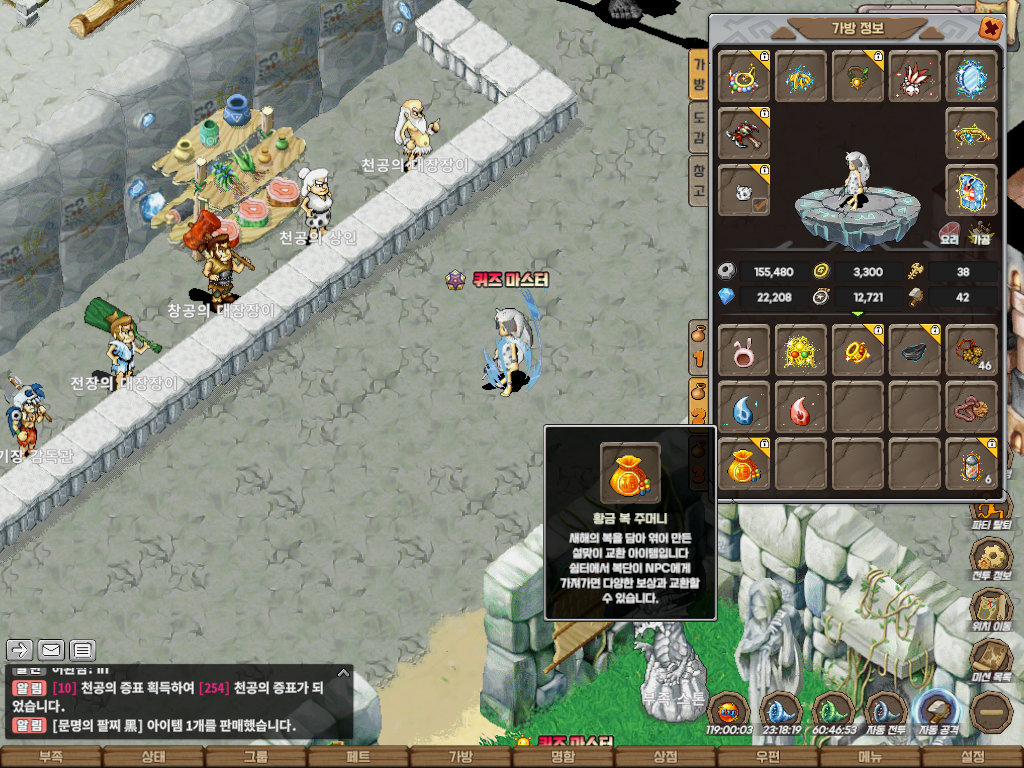The image size is (1024, 768).
Task: Close the 가방 정보 bag window
Action: (x=990, y=29)
